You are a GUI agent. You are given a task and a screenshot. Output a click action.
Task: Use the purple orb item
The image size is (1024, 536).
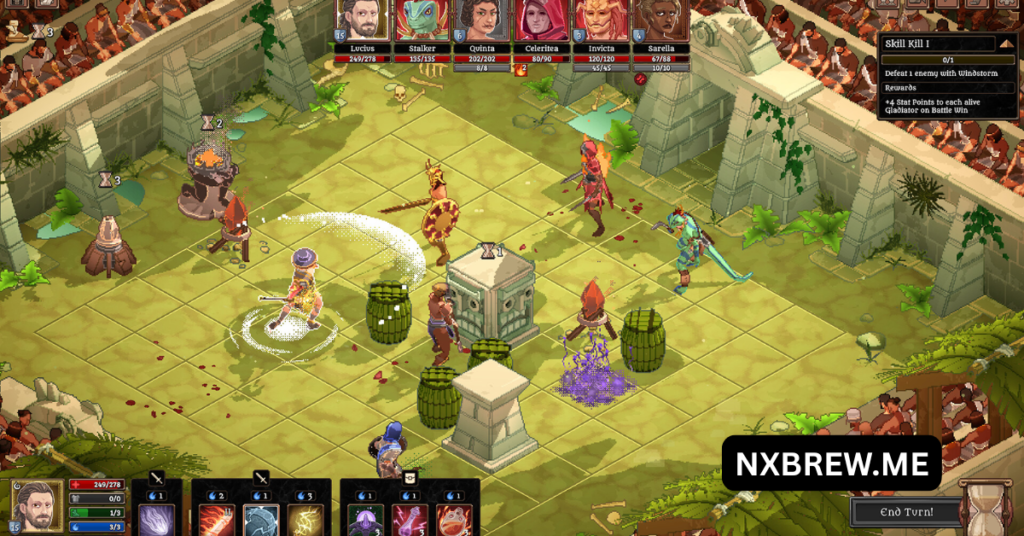[365, 520]
